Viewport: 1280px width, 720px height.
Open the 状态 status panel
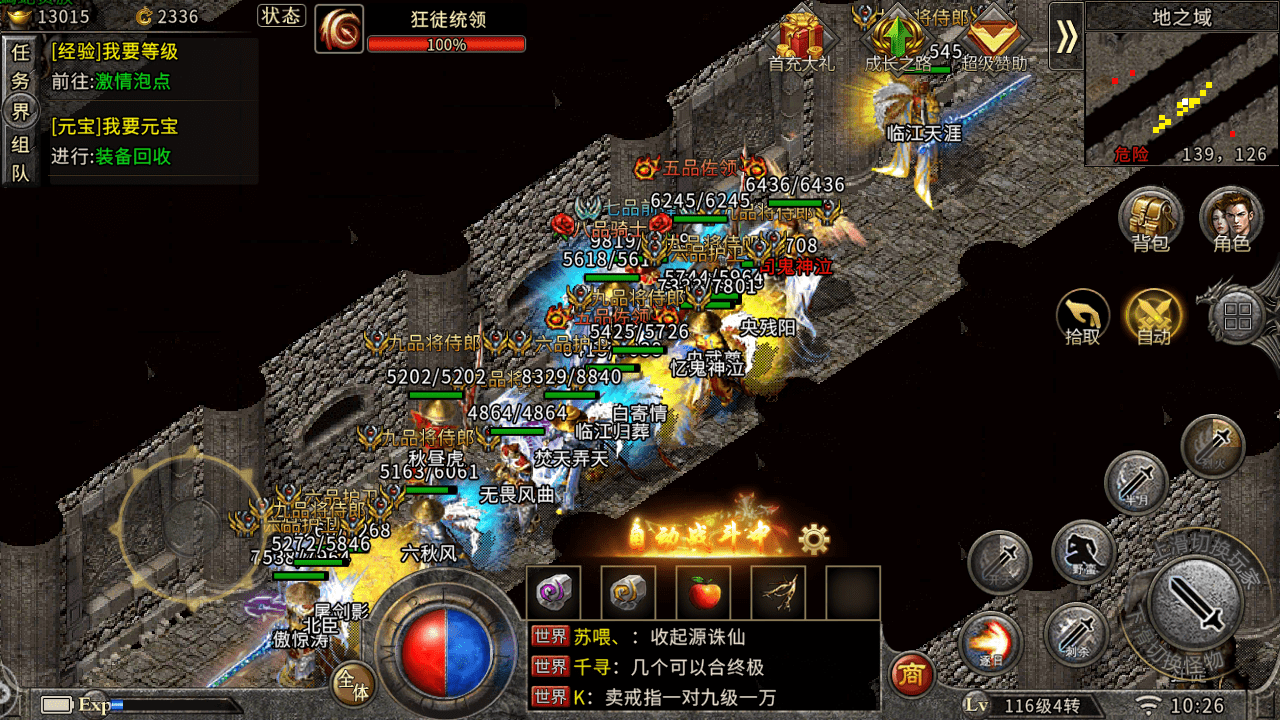(x=281, y=16)
